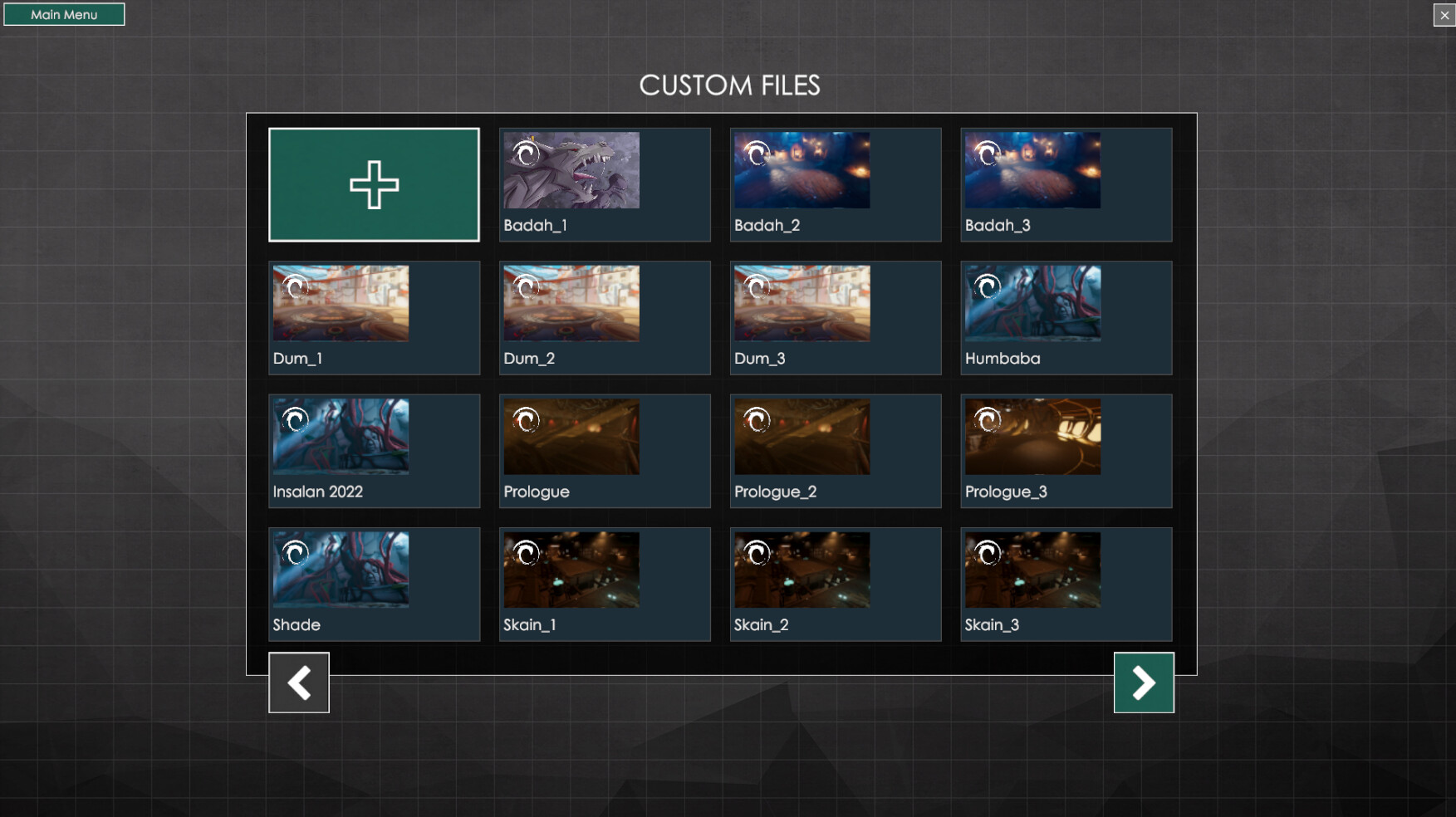Click the Skain_3 thumbnail

coord(1066,584)
